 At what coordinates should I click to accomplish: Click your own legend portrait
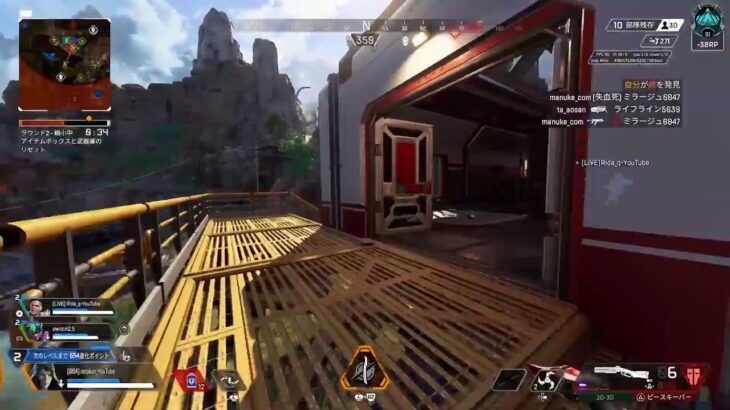[42, 376]
